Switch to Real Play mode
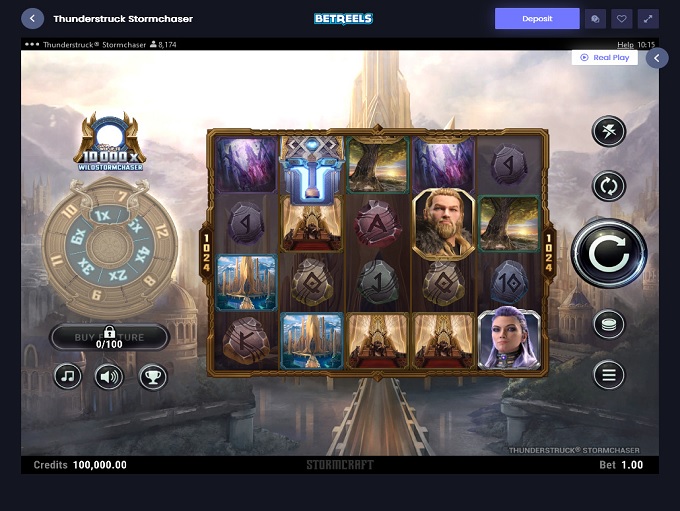Image resolution: width=680 pixels, height=511 pixels. pos(604,58)
